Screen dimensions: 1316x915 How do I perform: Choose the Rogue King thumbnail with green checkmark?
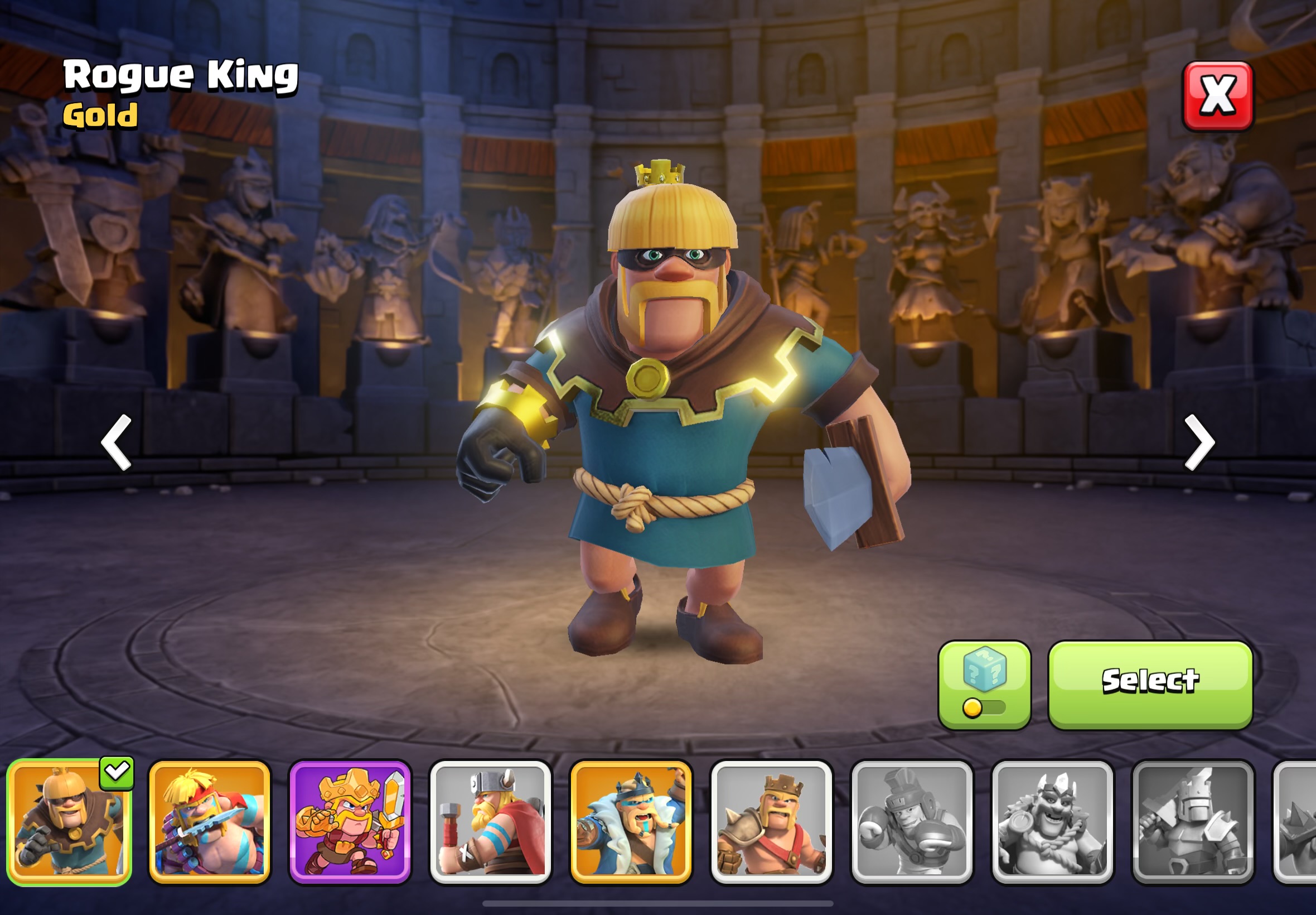point(69,822)
